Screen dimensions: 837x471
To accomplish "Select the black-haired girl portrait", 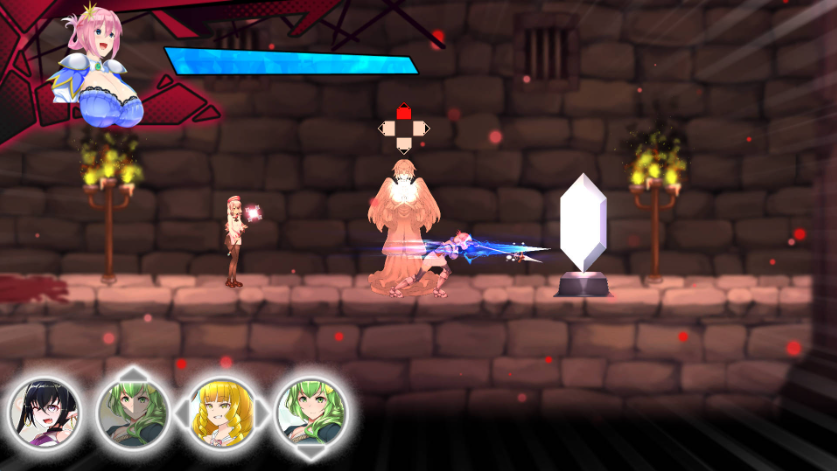I will 43,411.
